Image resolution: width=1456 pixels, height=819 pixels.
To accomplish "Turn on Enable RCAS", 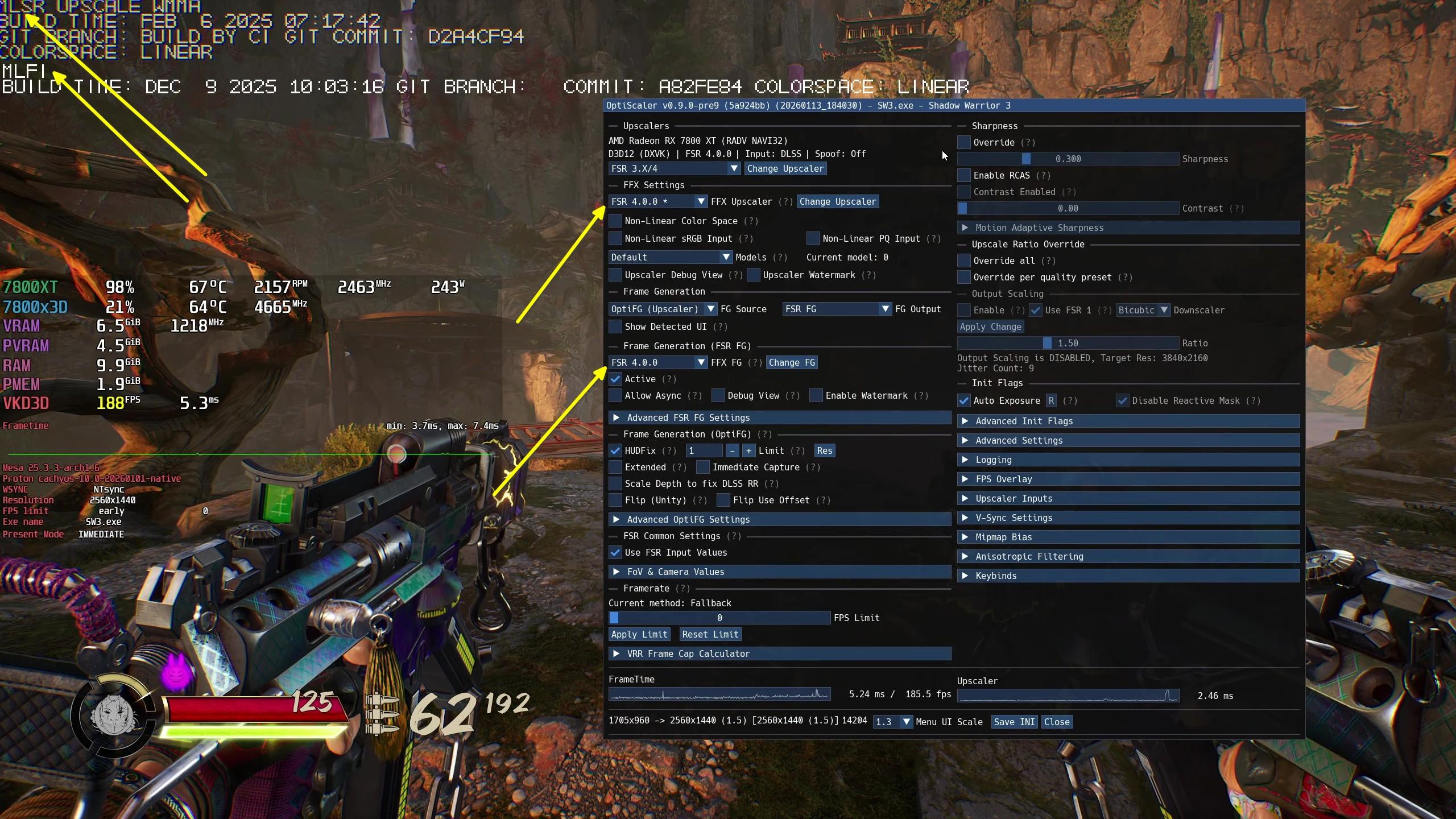I will (964, 176).
